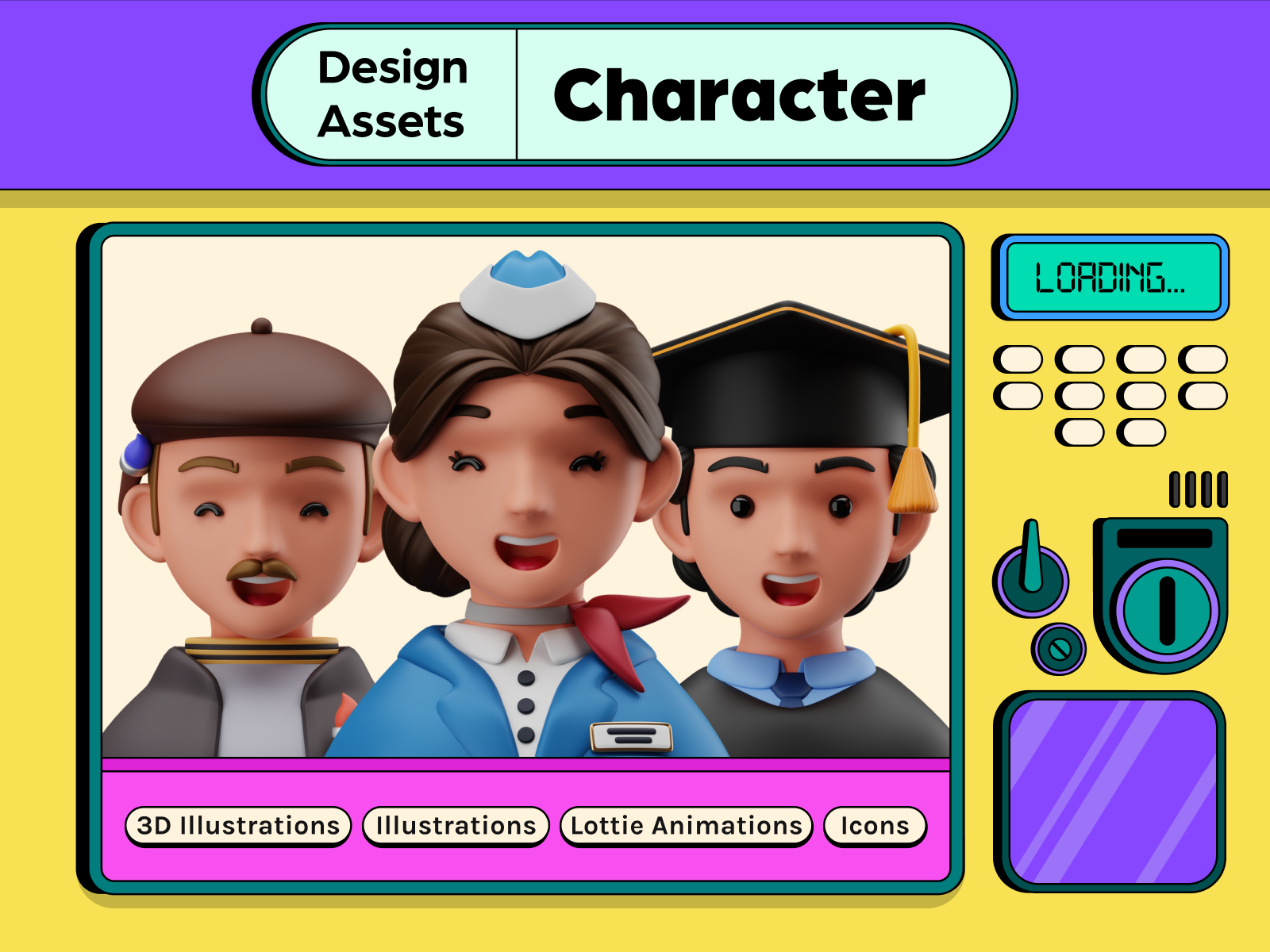Open the Lottie Animations category
The height and width of the screenshot is (952, 1270).
(x=687, y=826)
